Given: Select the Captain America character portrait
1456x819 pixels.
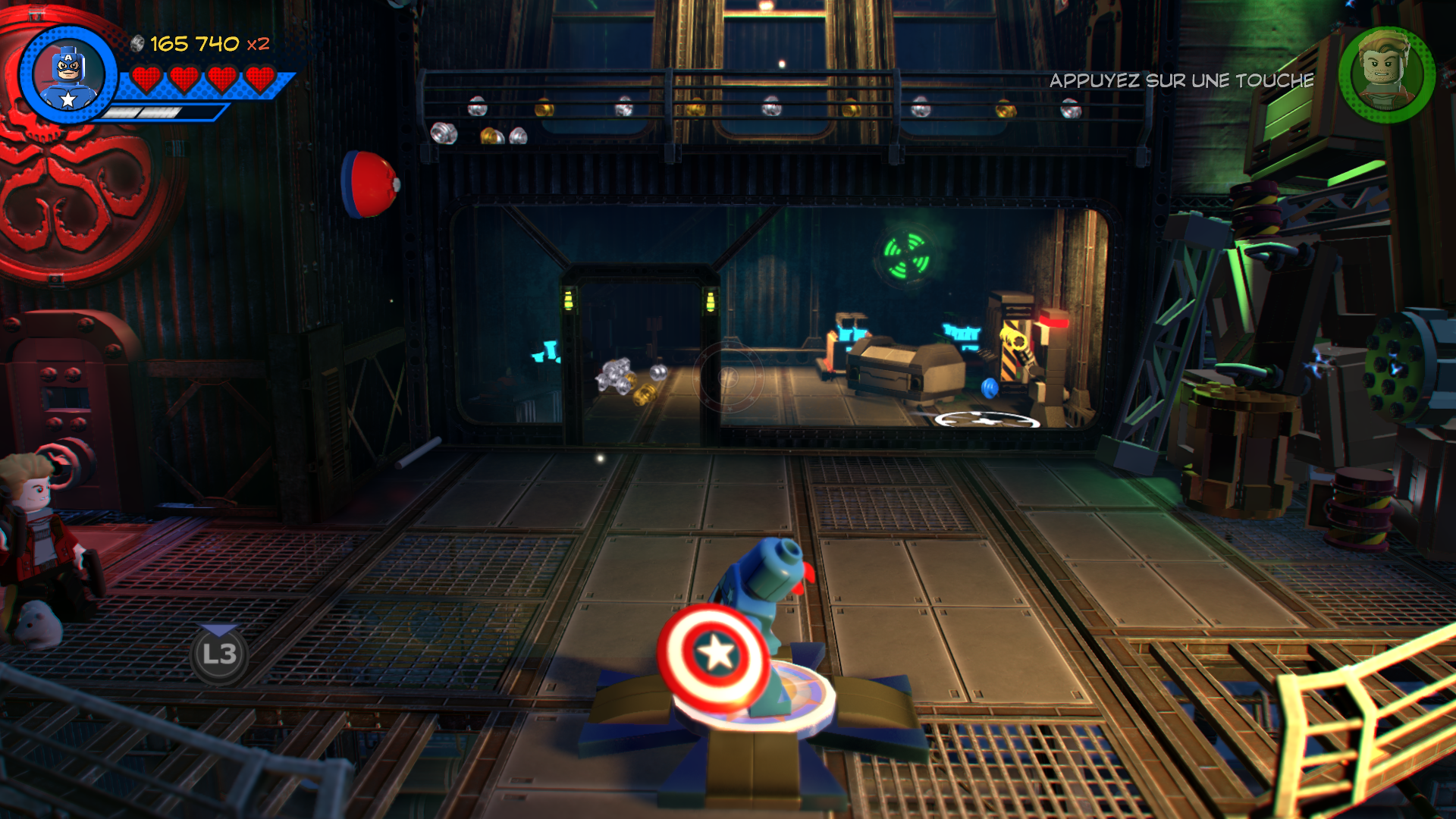Looking at the screenshot, I should 68,75.
